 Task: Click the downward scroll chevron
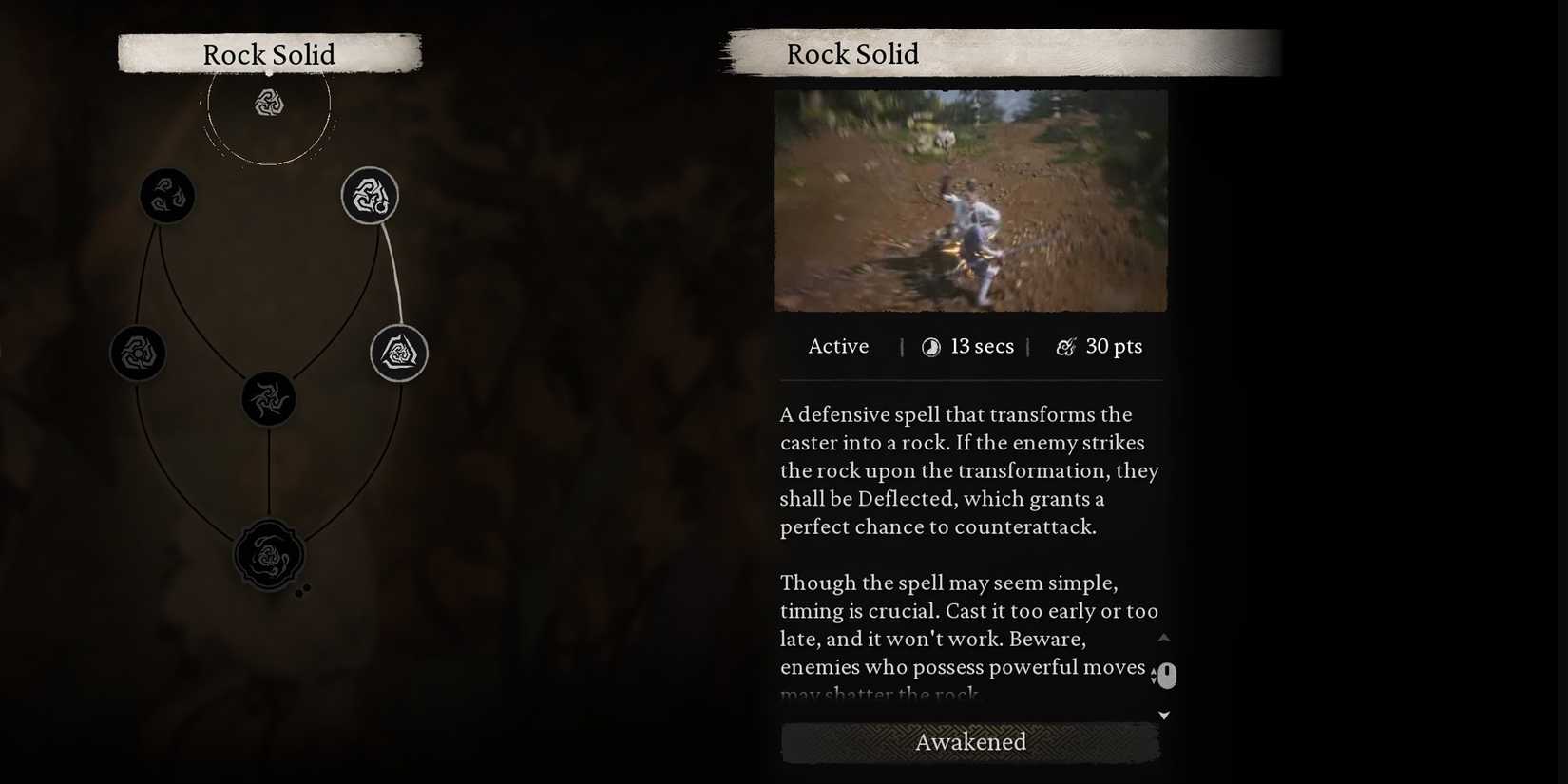point(1163,715)
